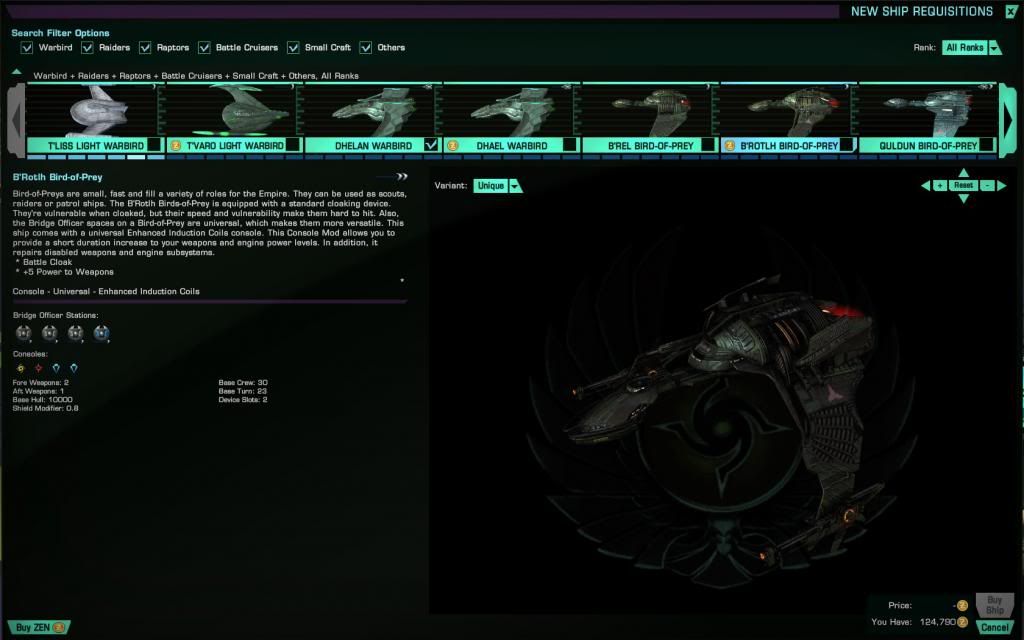Select the T'Varo Light Warbird thumbnail

tap(234, 110)
